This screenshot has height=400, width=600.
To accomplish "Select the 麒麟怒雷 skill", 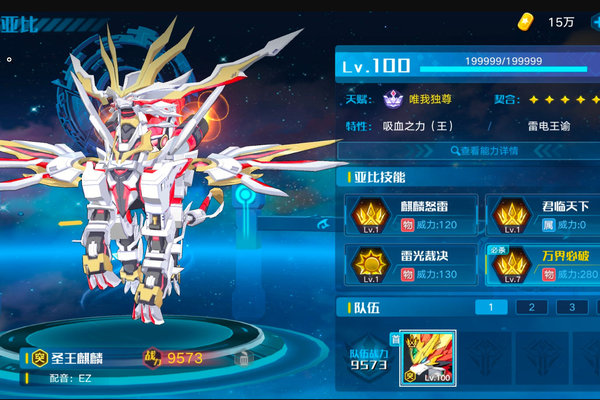I will tap(409, 214).
